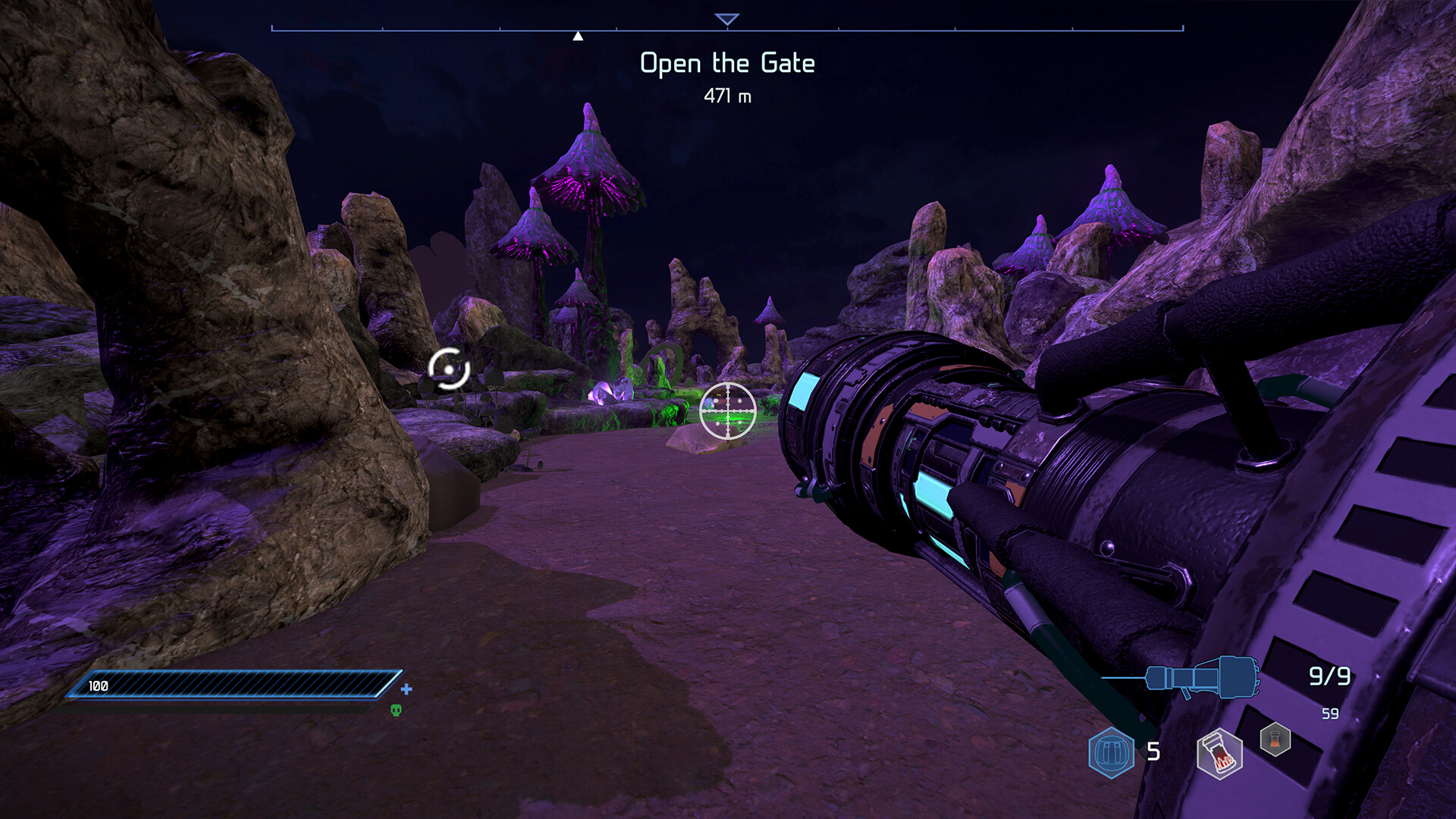1456x819 pixels.
Task: Select the small grey hexagon ability icon
Action: [x=1276, y=739]
